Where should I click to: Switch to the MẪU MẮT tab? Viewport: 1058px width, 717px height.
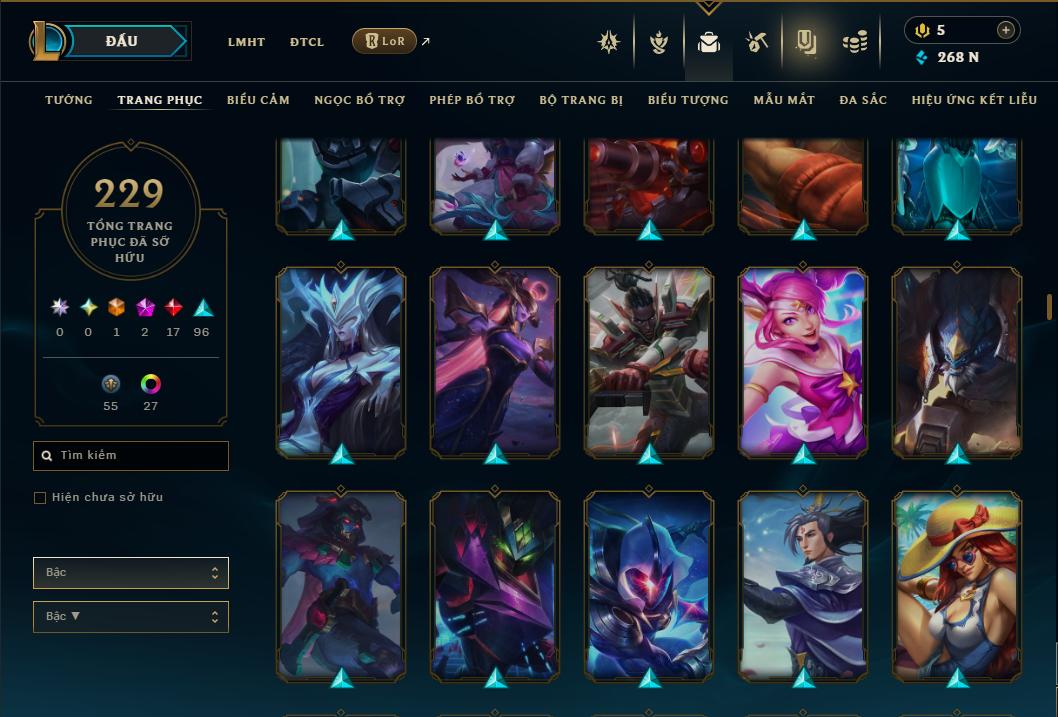point(784,100)
